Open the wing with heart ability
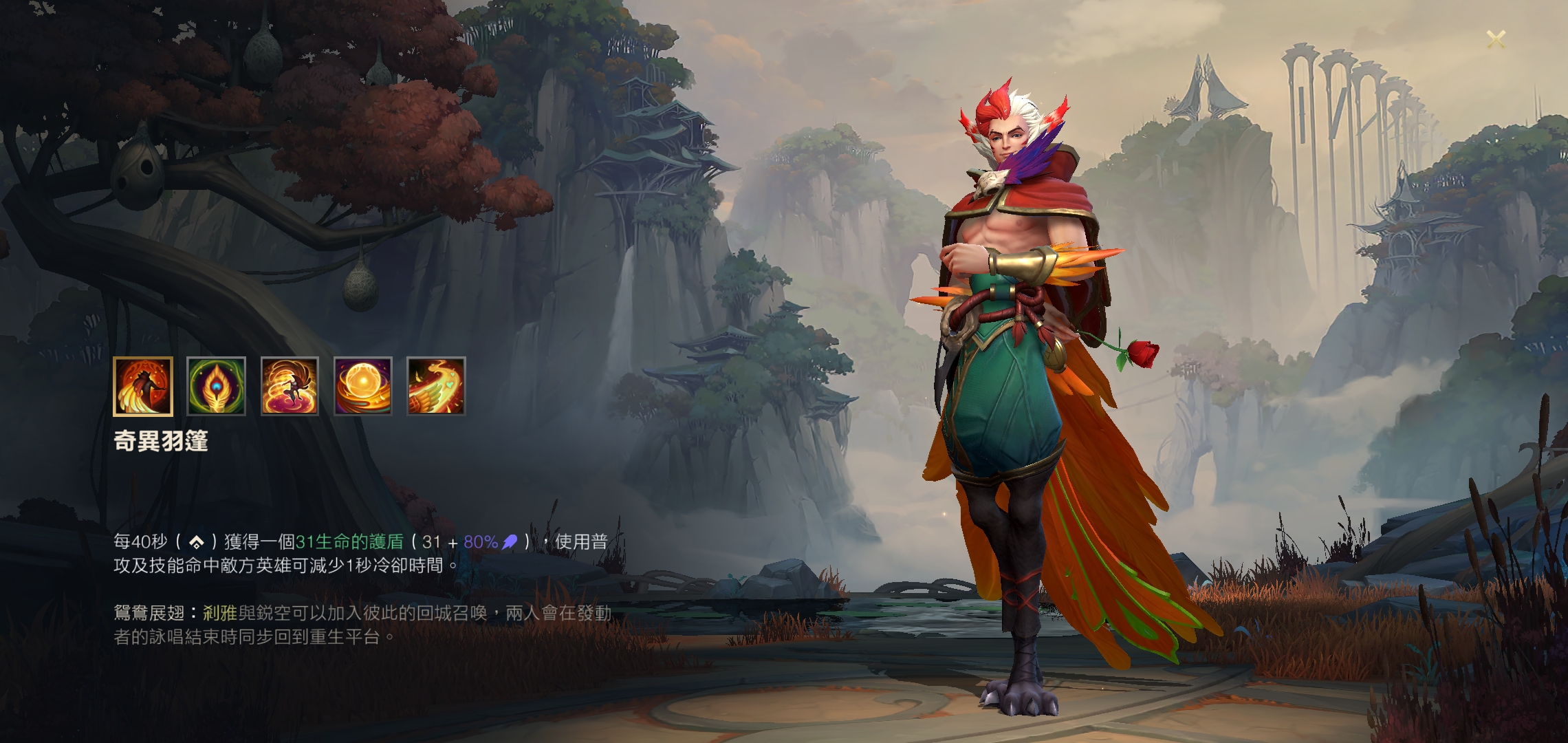1568x743 pixels. pos(436,387)
